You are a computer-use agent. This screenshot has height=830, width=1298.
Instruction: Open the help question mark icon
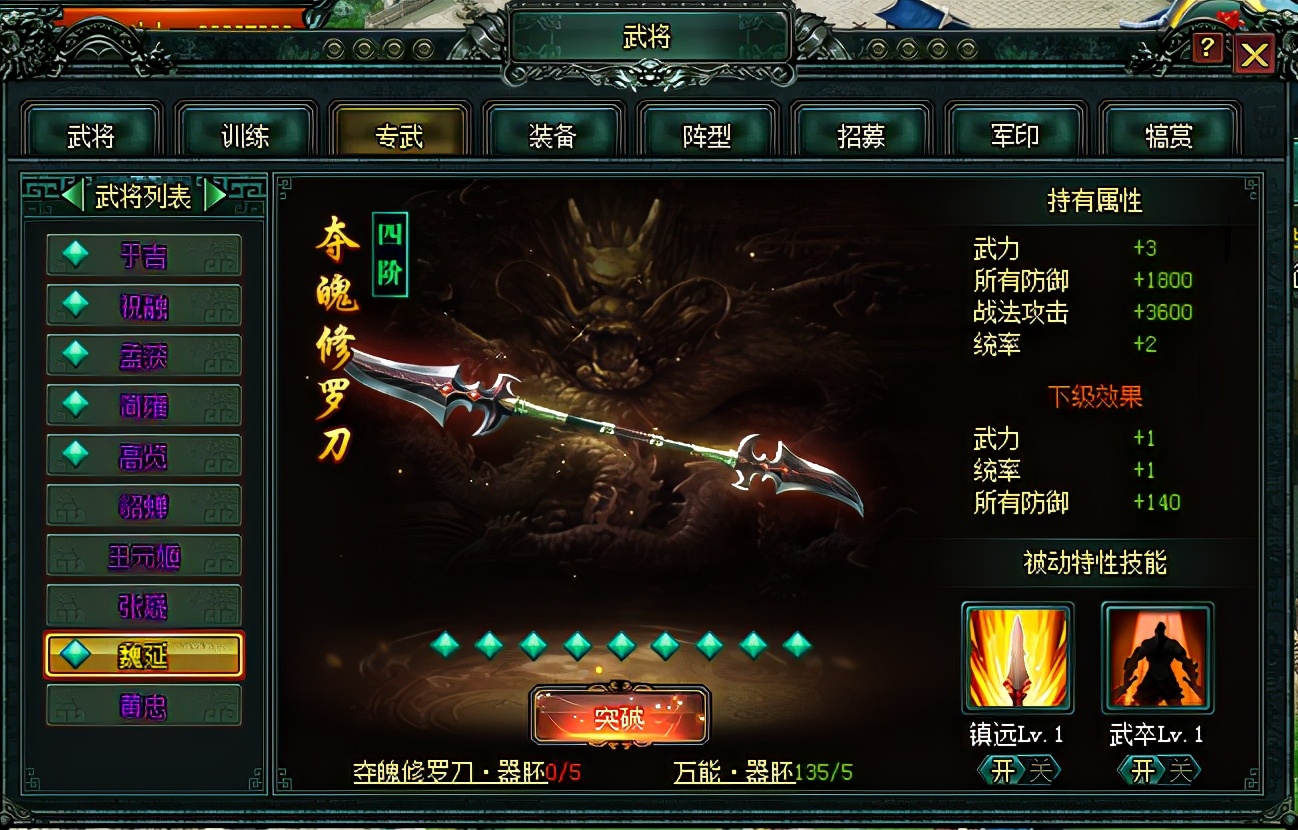pyautogui.click(x=1207, y=49)
